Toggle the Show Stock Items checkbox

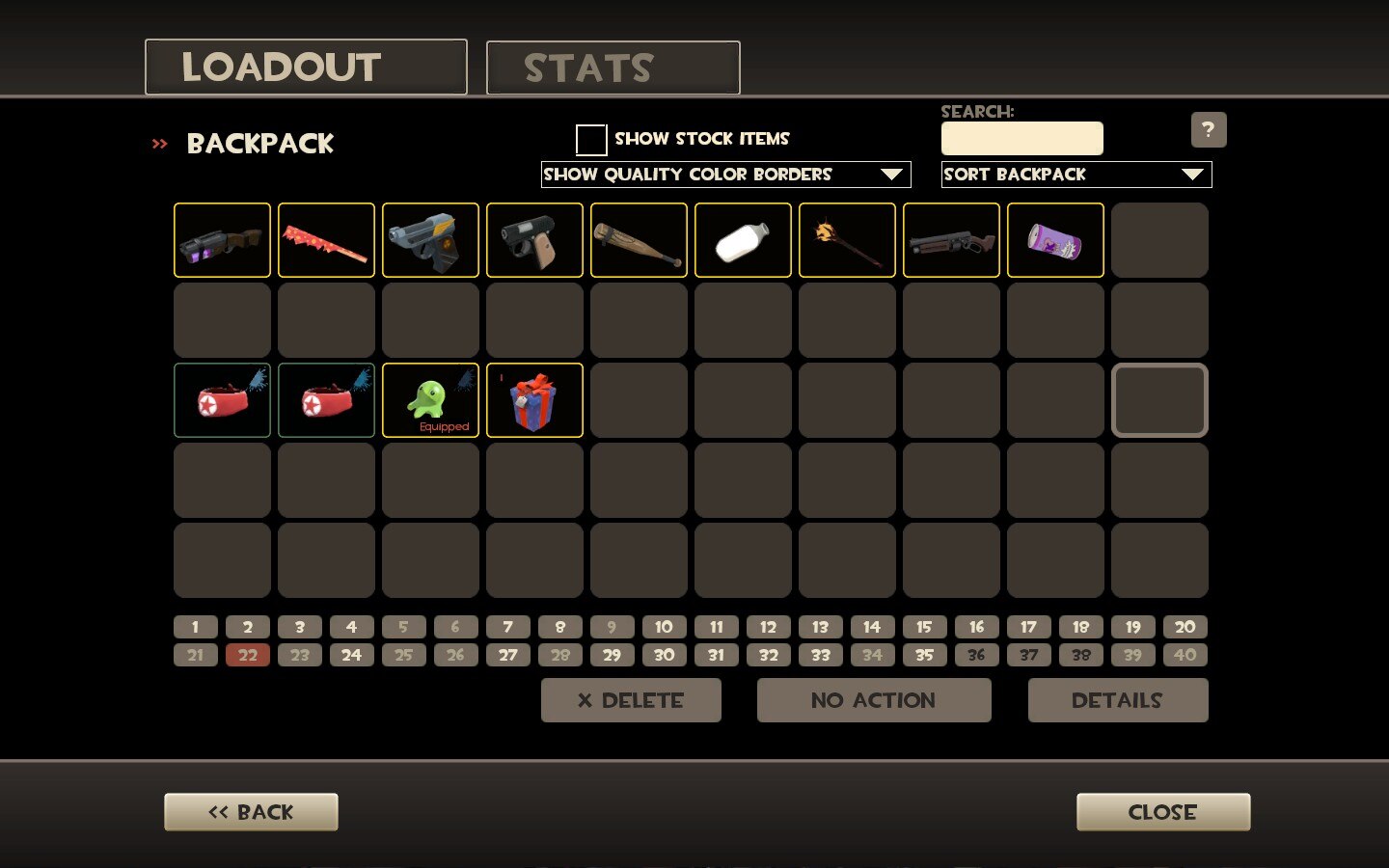tap(590, 140)
